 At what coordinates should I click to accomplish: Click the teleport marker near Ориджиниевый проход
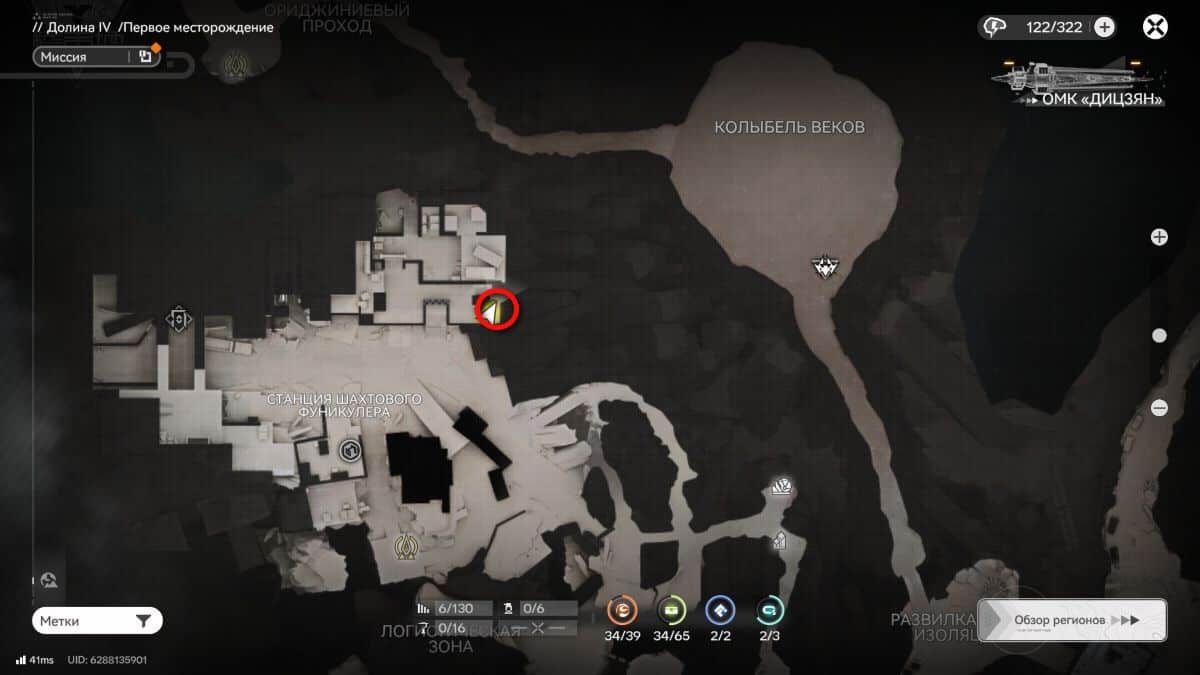[237, 67]
